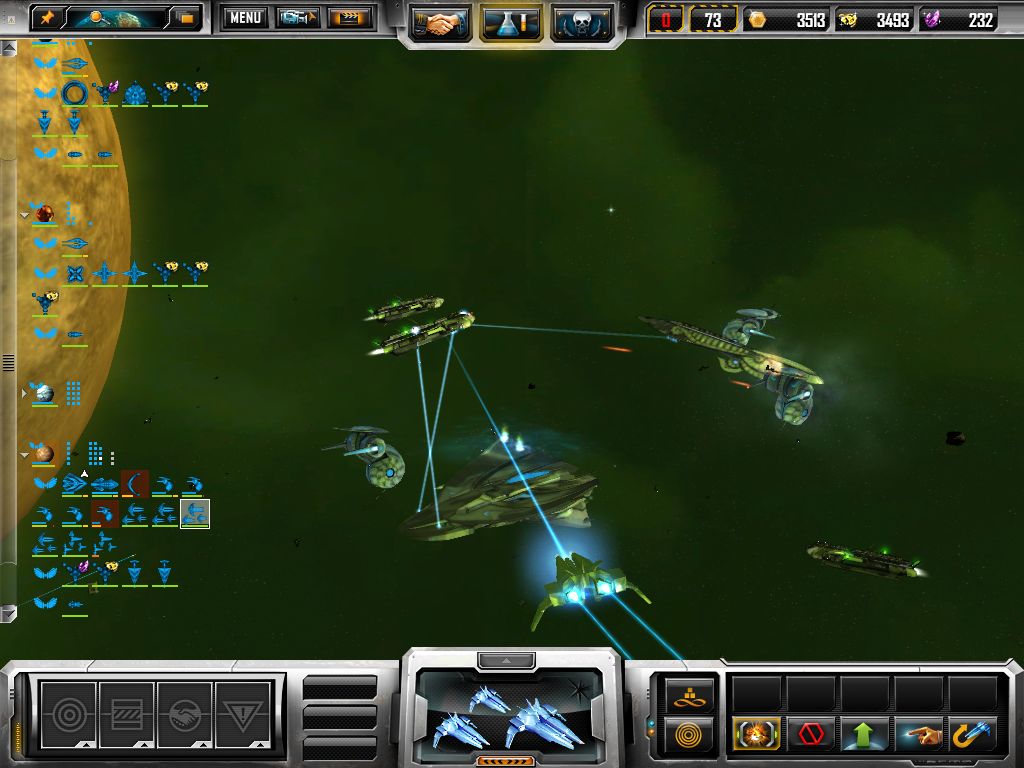Screen dimensions: 1024x768
Task: Select the circular target button in bottom-left panel
Action: point(68,713)
